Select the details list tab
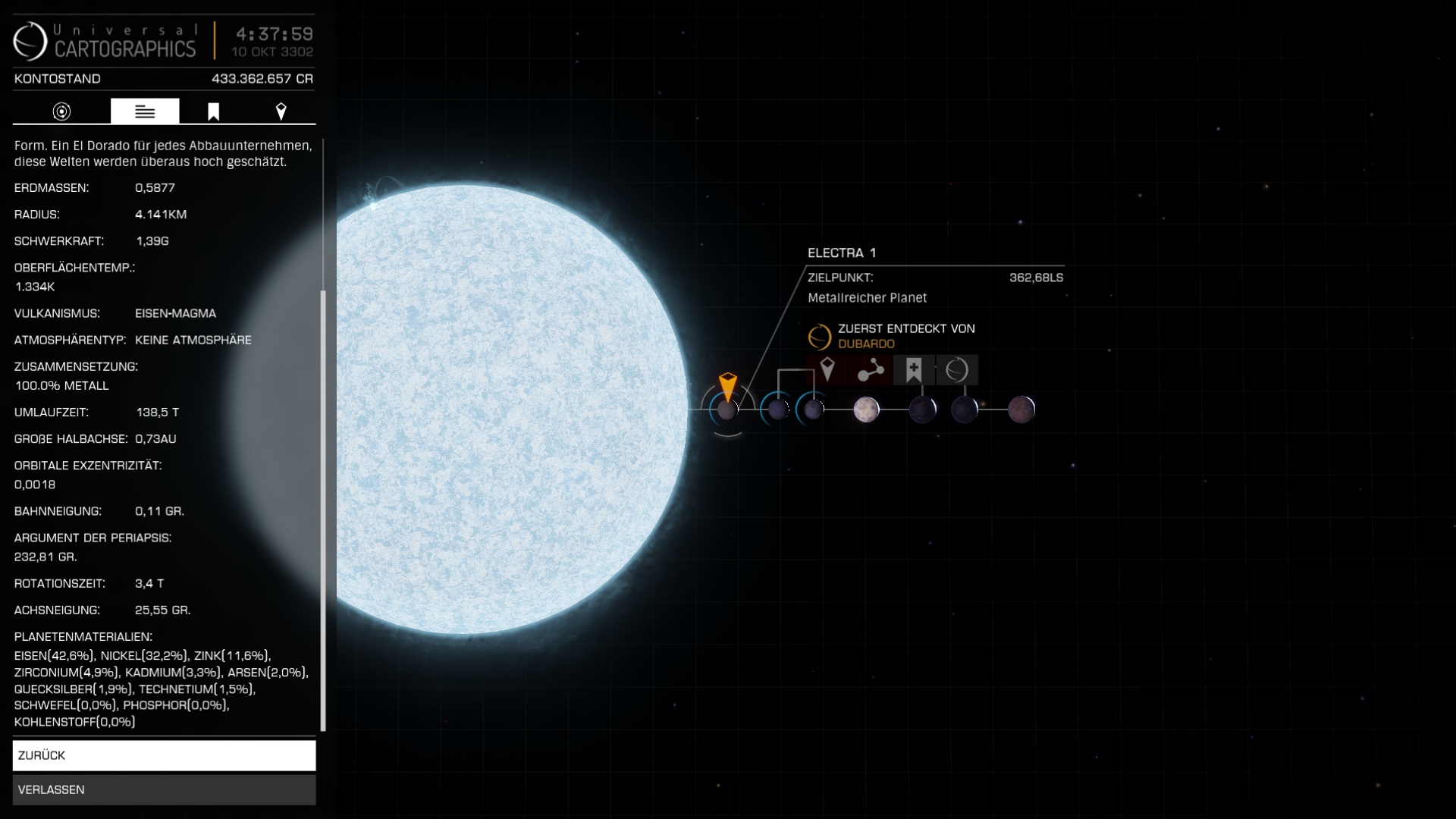Viewport: 1456px width, 819px height. point(145,111)
